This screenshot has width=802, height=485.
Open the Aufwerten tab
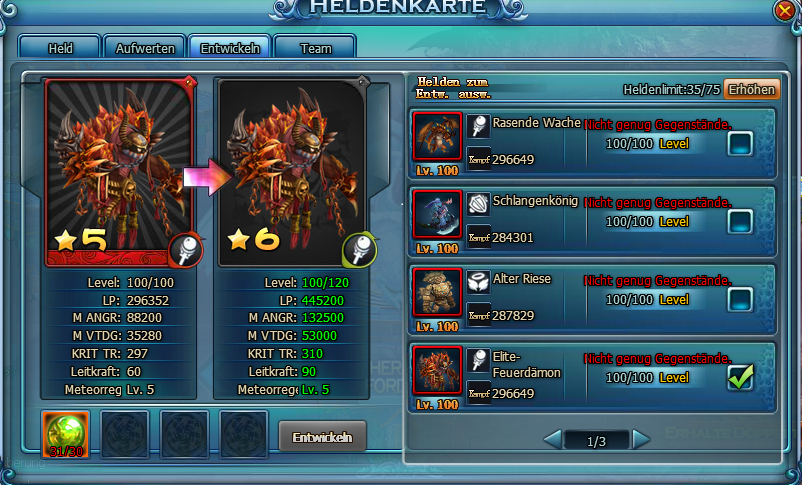(146, 47)
